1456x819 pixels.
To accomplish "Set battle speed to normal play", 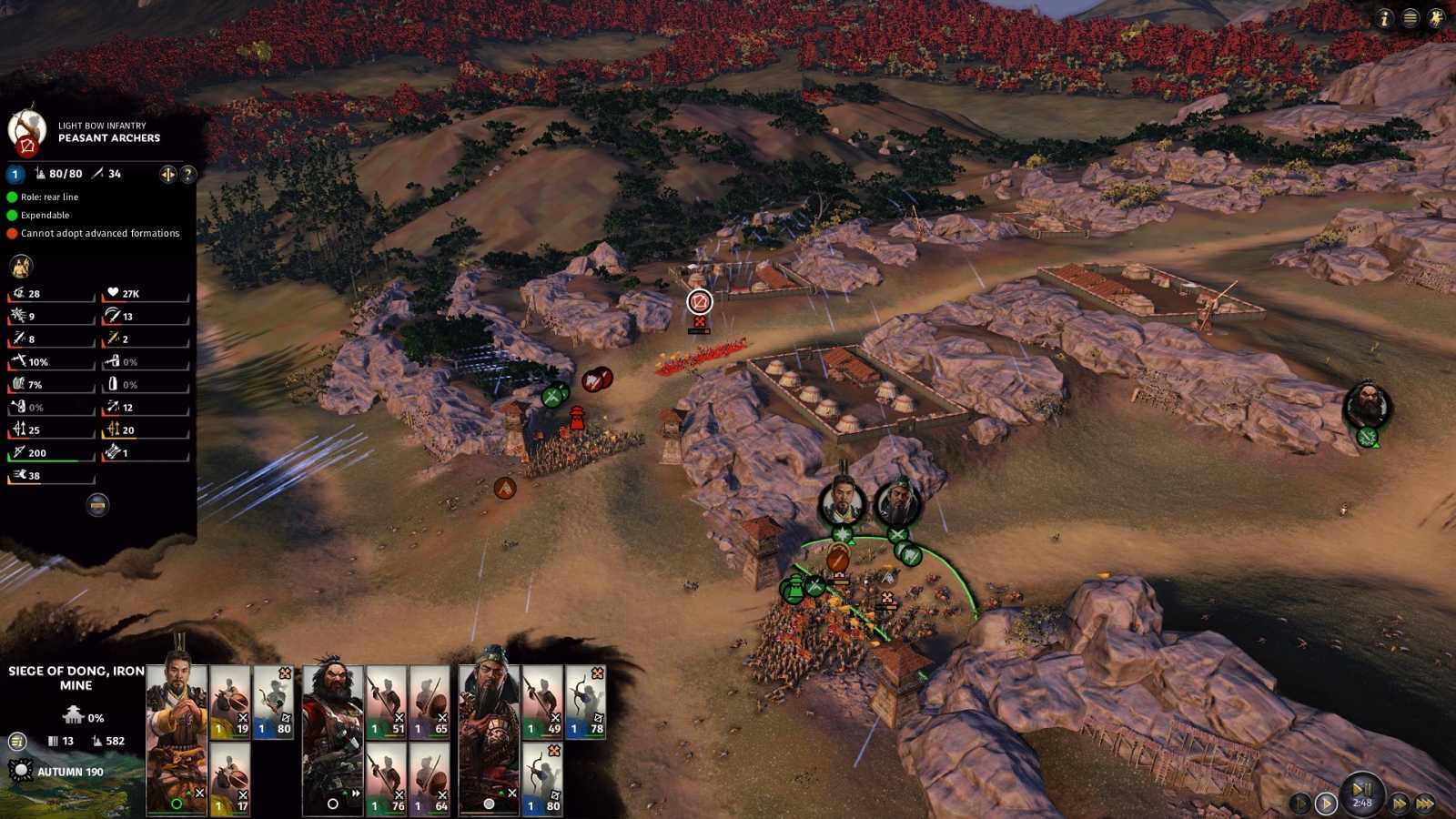I will tap(1326, 804).
